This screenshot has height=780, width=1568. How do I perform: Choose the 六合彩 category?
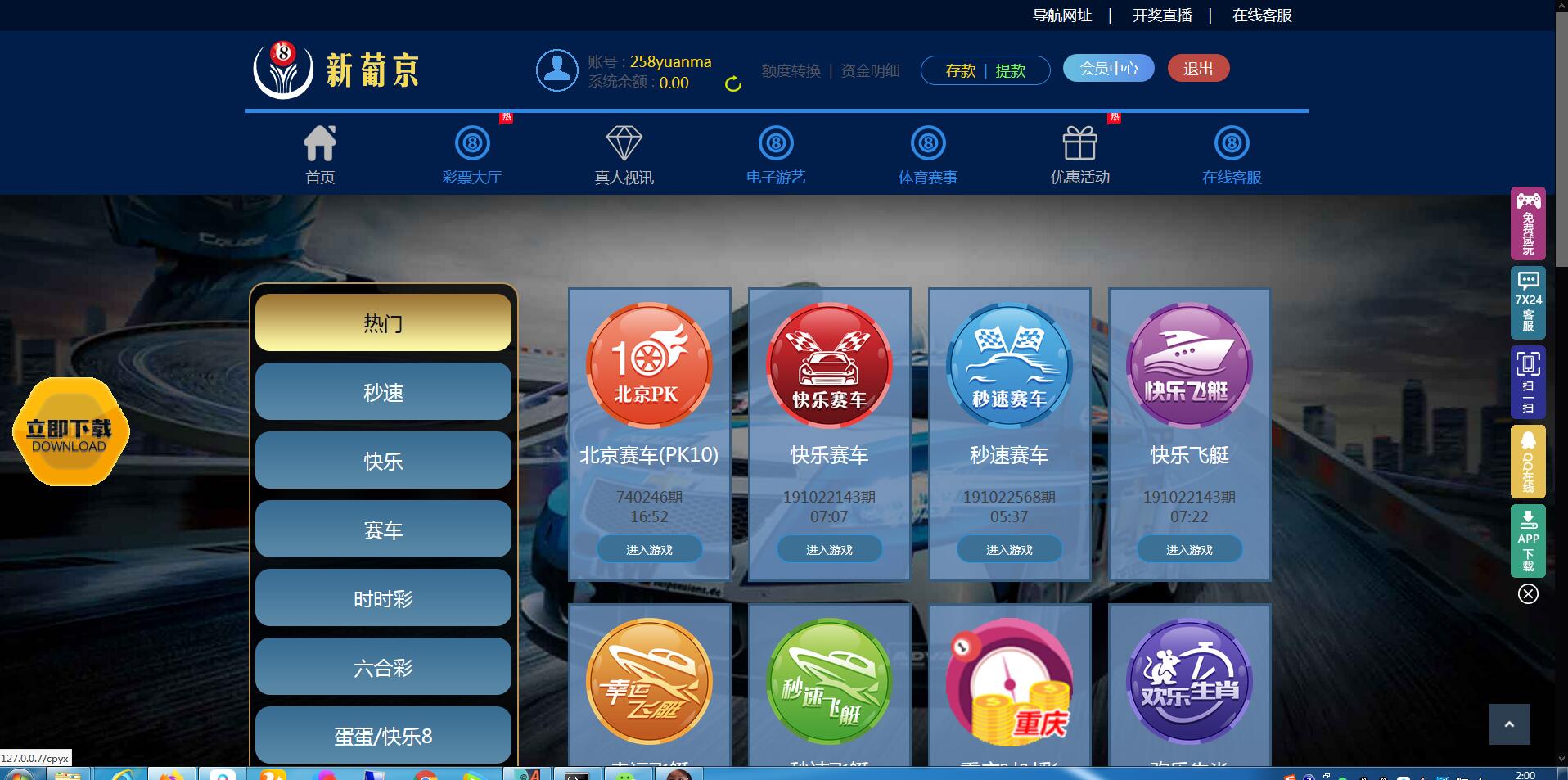[383, 667]
